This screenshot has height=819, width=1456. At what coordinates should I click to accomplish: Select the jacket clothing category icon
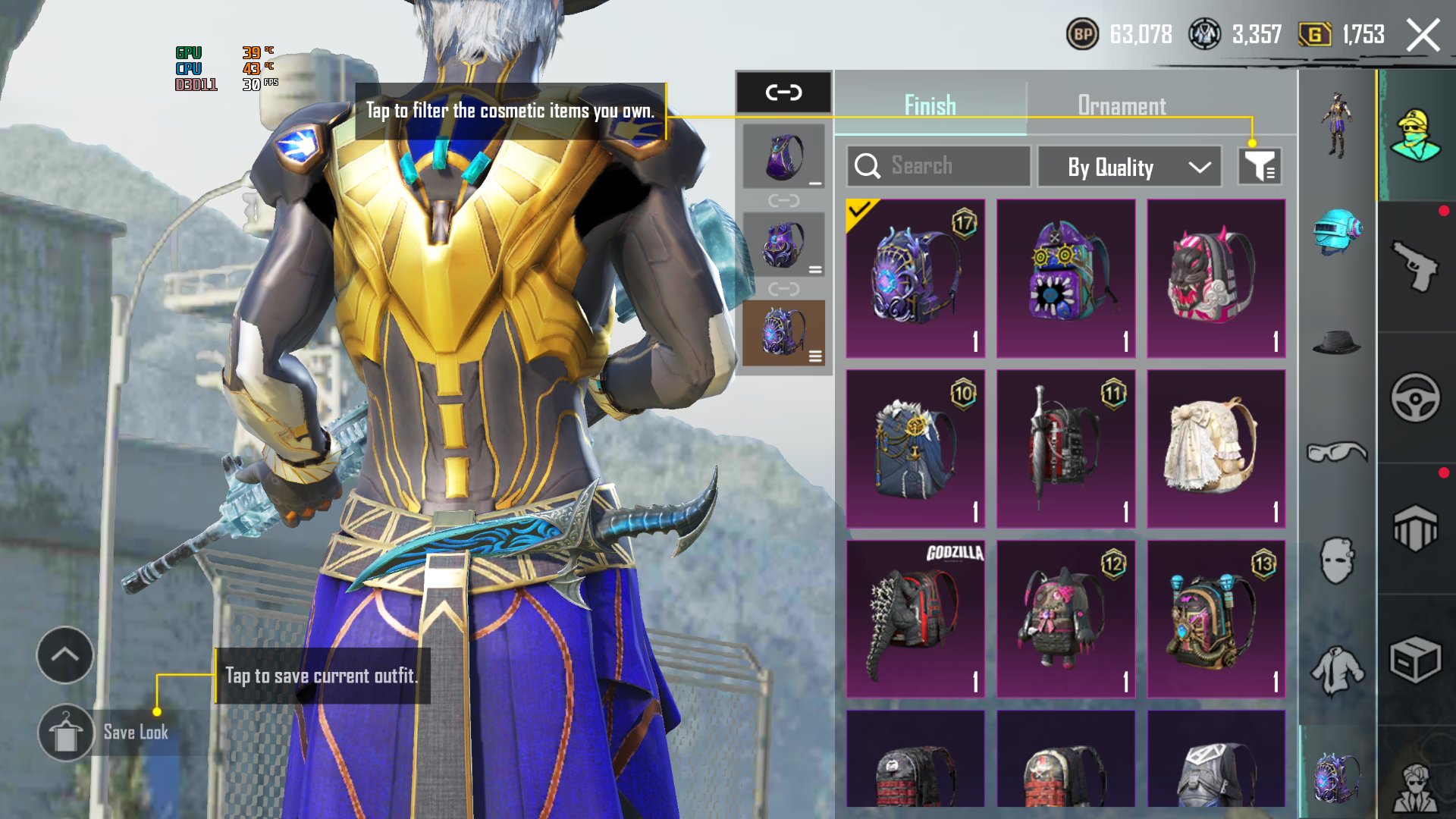[1337, 670]
